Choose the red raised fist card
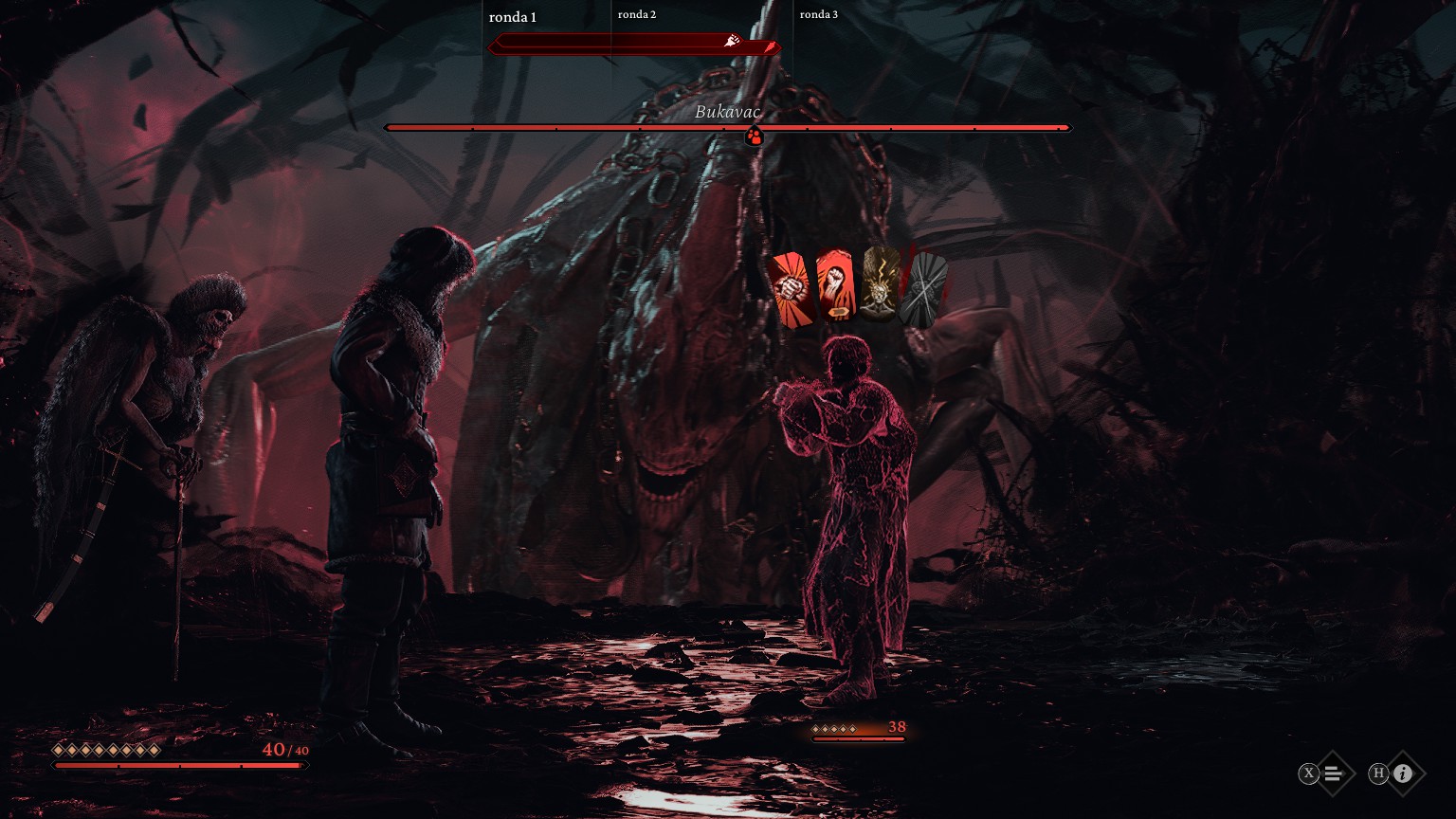Image resolution: width=1456 pixels, height=819 pixels. 835,288
